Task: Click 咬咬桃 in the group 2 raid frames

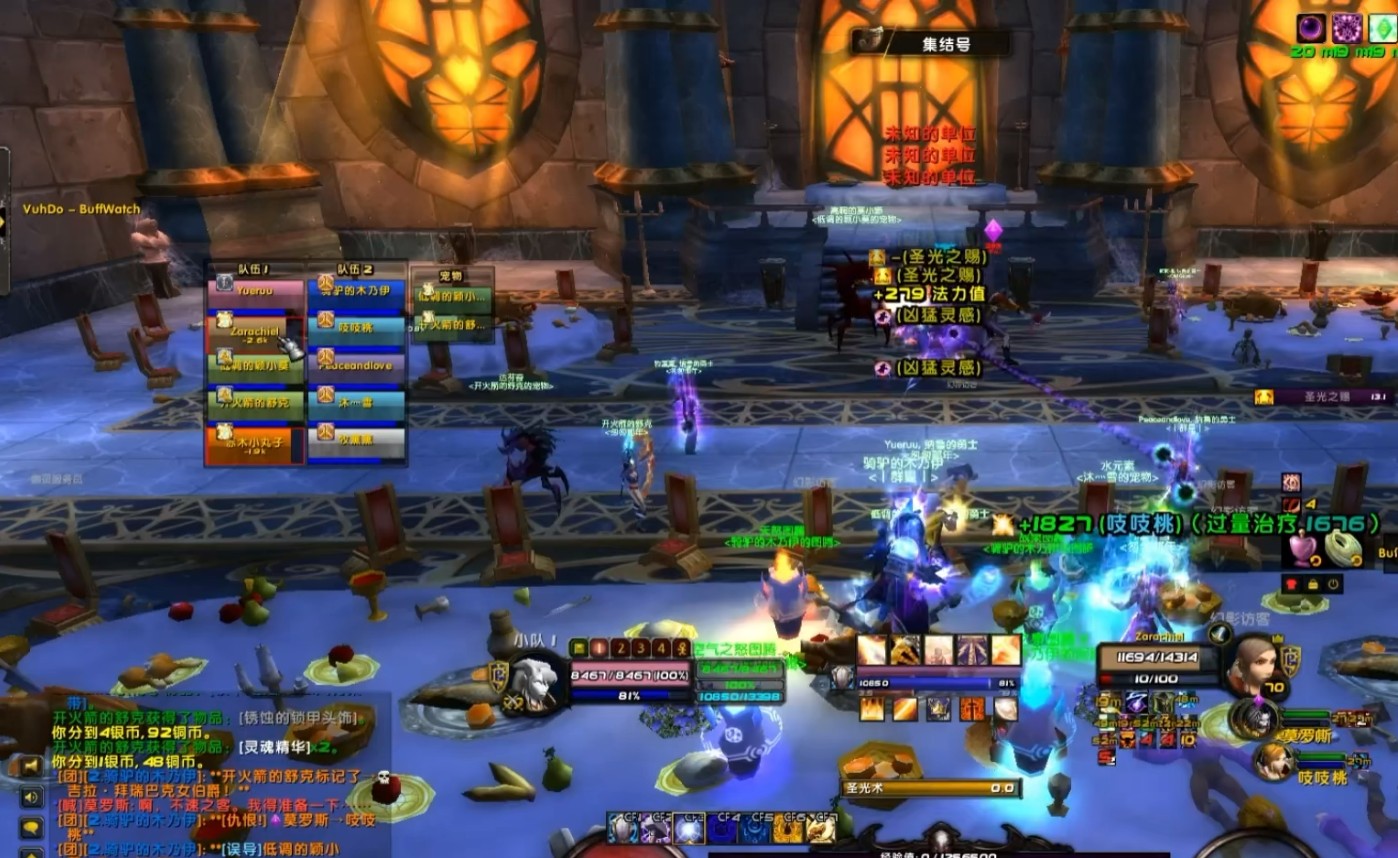Action: pos(356,328)
